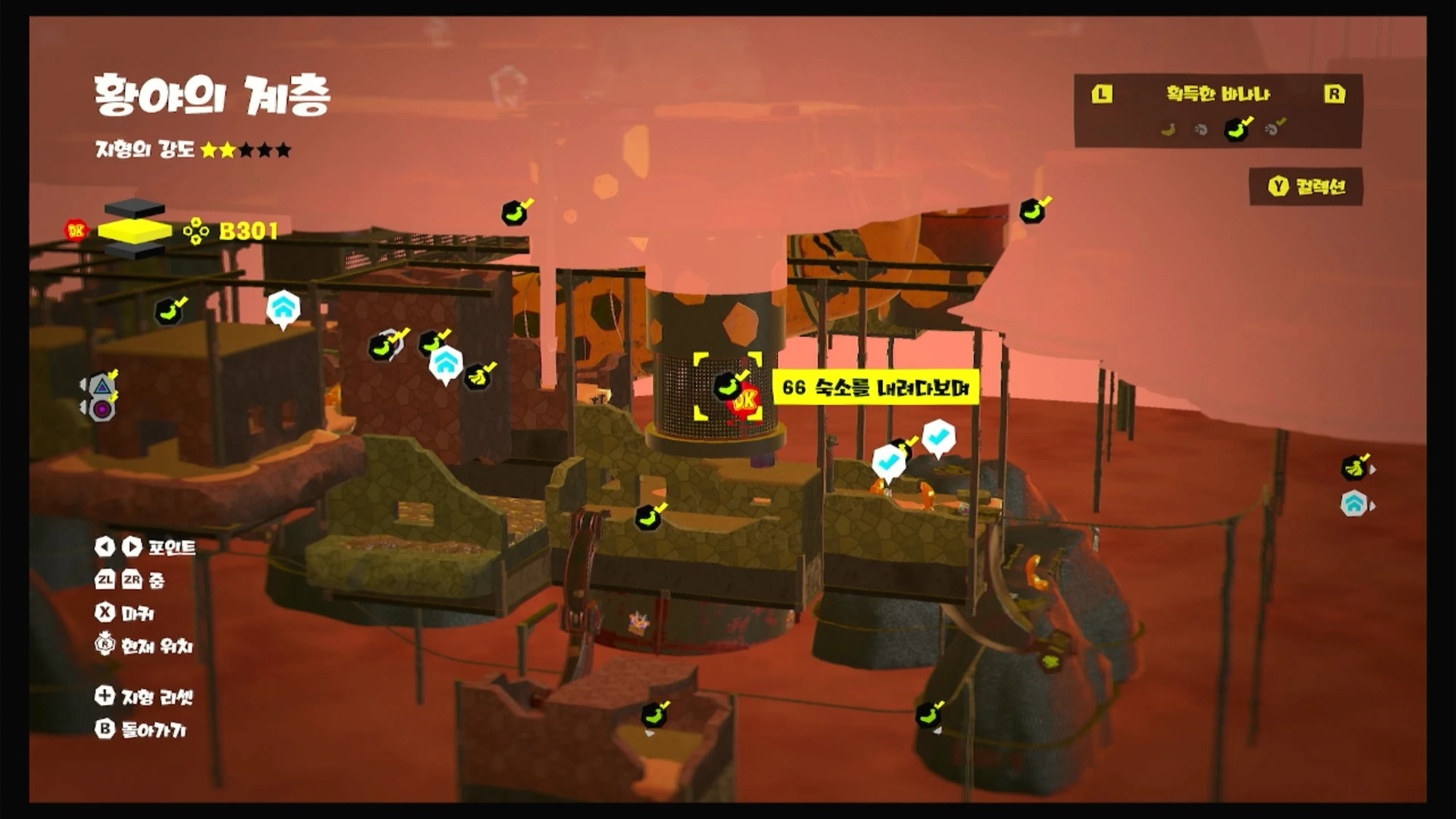Click the off-screen banana indicator on the right edge
Screen dimensions: 1456x819
[x=1355, y=468]
